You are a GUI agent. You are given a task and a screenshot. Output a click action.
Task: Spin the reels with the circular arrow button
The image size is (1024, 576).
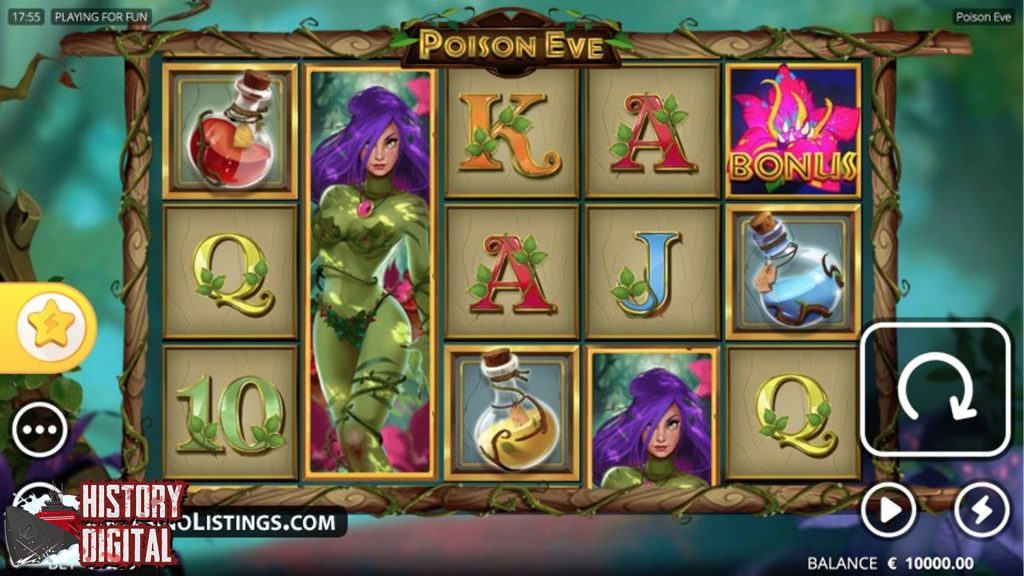936,390
